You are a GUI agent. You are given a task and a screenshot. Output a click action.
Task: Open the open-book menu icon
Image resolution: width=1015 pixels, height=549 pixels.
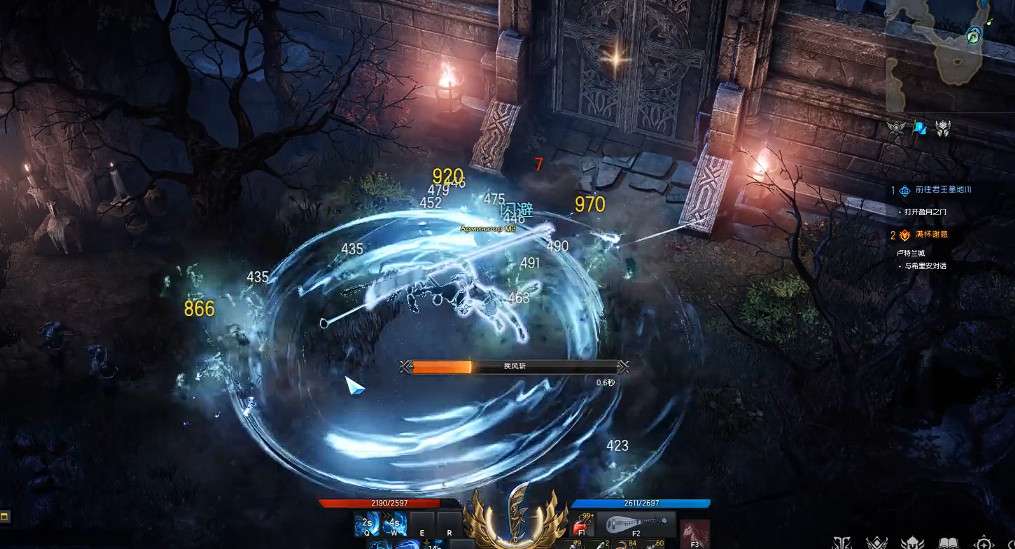pyautogui.click(x=947, y=542)
